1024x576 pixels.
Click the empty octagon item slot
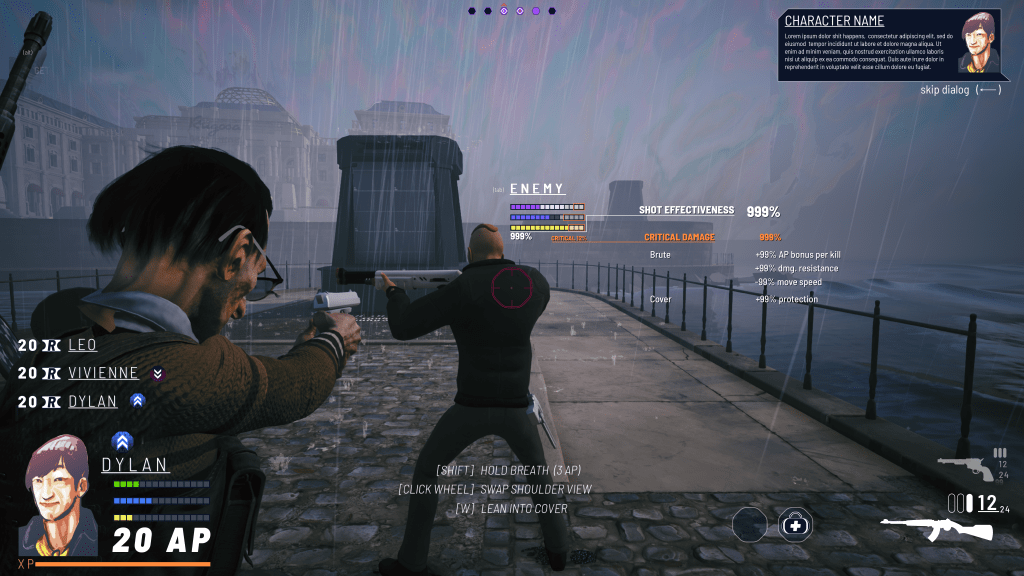point(749,524)
